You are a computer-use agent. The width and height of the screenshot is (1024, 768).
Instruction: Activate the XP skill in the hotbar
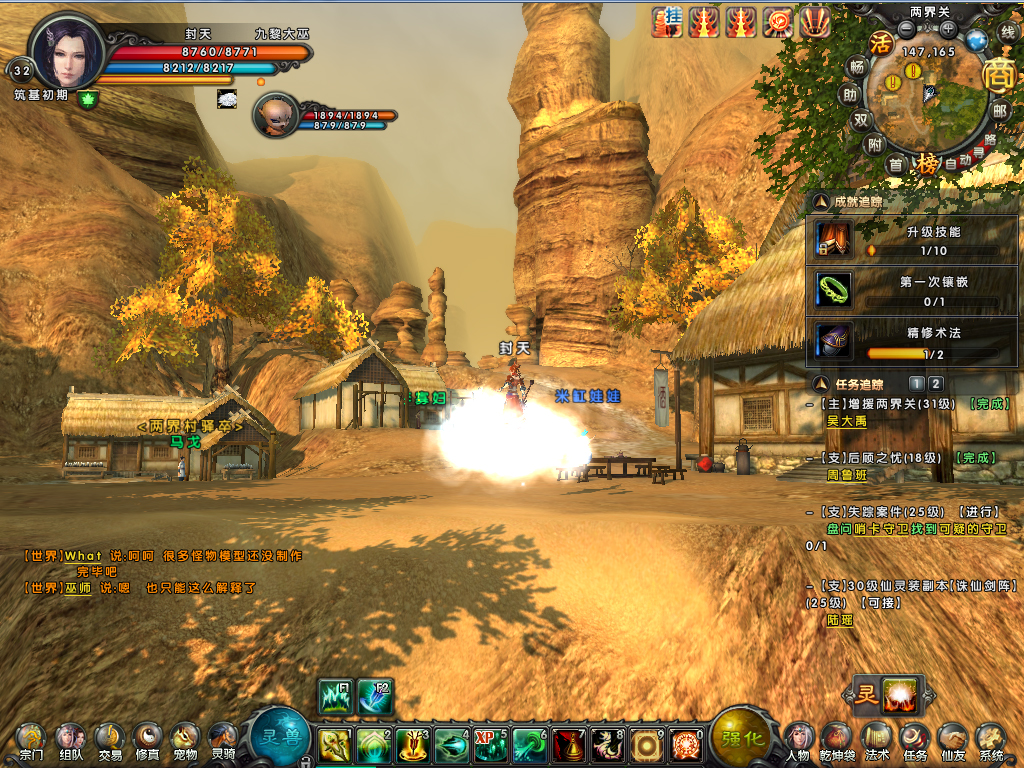[490, 744]
